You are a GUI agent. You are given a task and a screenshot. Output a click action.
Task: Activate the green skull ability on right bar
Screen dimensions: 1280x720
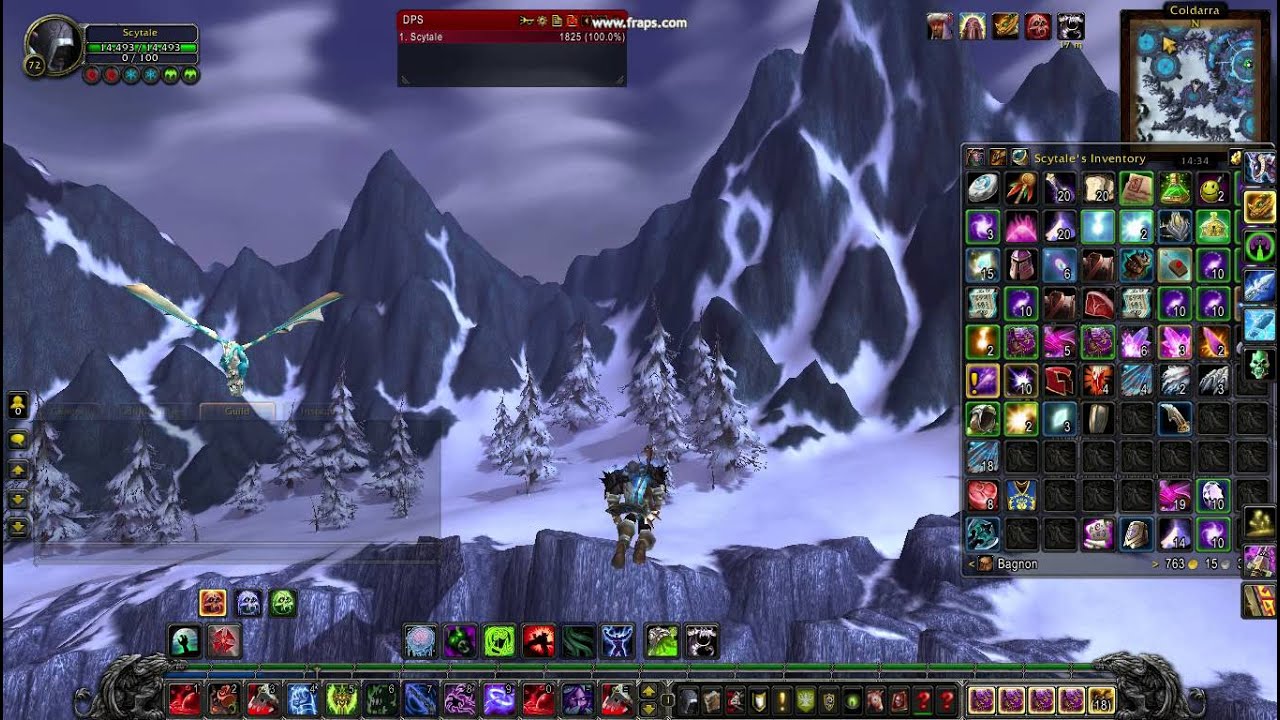pyautogui.click(x=1259, y=363)
